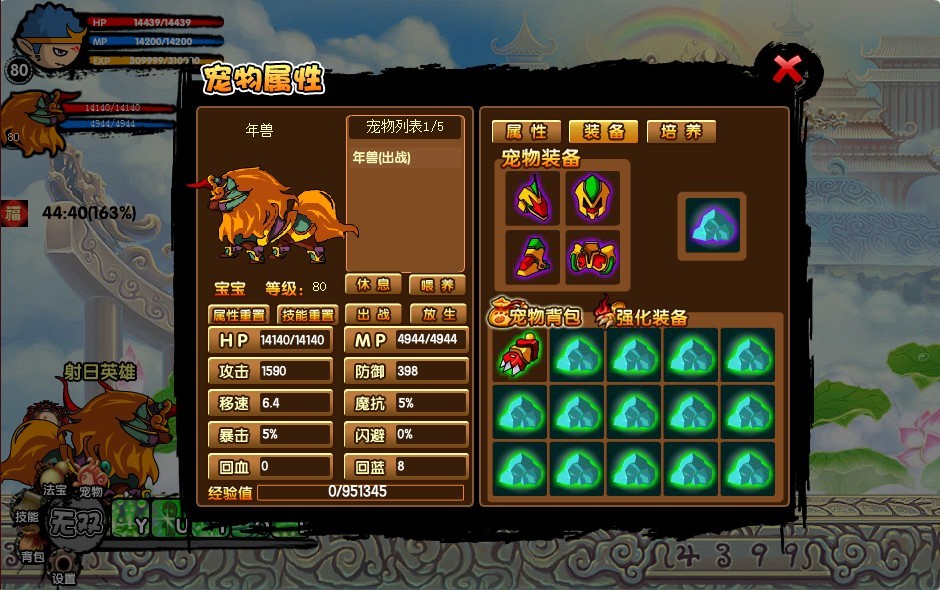Viewport: 940px width, 590px height.
Task: Click the blue crystal slot beside pet equipment
Action: pyautogui.click(x=712, y=225)
